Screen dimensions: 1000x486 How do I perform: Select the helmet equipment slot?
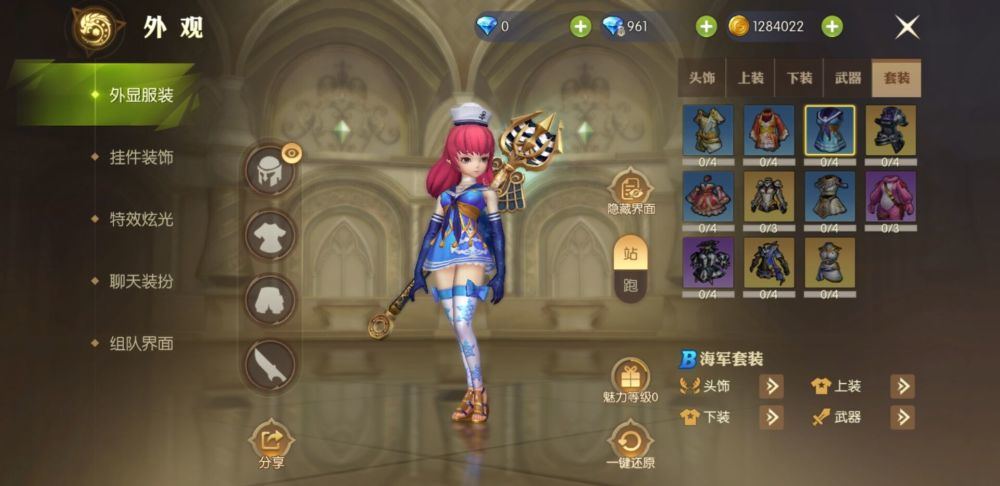(x=270, y=171)
